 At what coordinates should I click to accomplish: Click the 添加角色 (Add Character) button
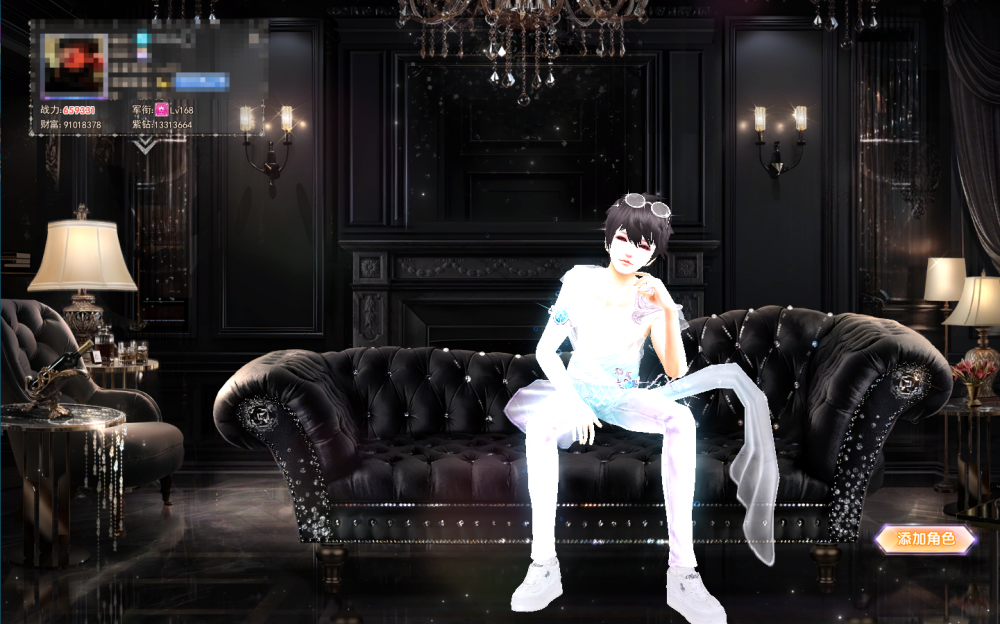[925, 539]
